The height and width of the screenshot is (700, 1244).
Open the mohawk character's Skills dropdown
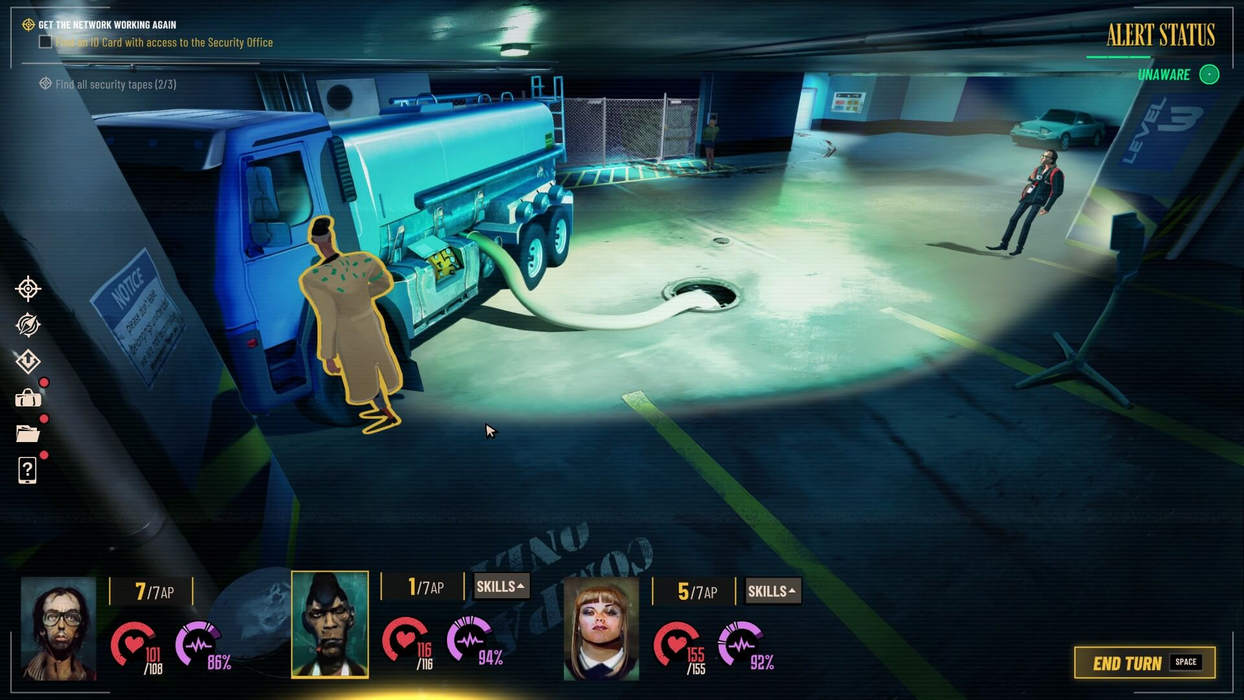[x=500, y=587]
